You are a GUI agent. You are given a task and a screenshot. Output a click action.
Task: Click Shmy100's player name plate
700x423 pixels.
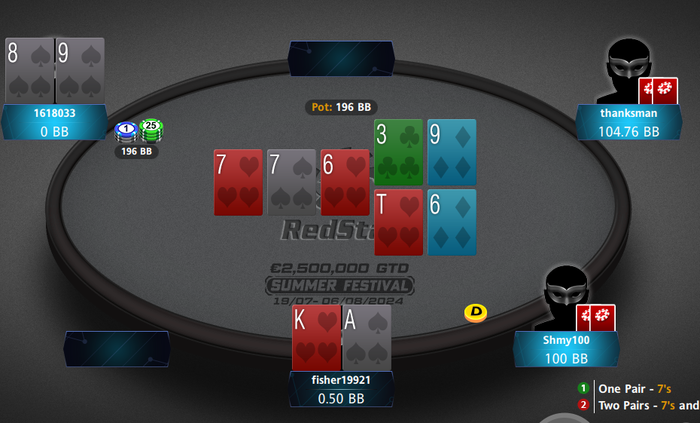coord(566,349)
